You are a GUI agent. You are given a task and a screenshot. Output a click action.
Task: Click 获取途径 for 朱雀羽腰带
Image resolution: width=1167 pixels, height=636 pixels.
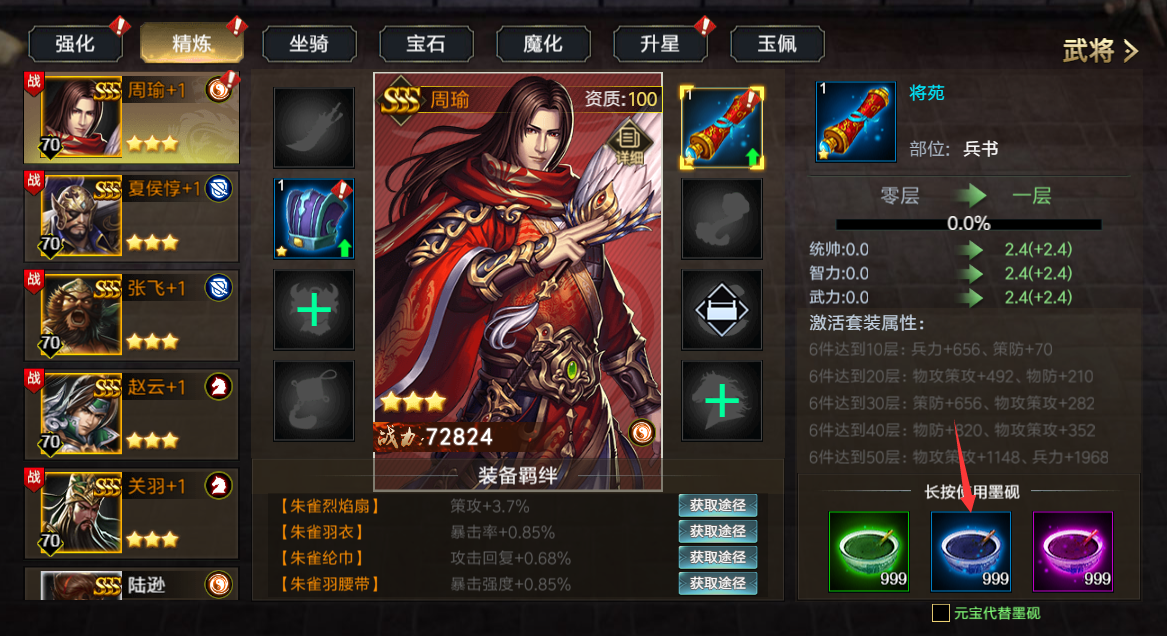pyautogui.click(x=717, y=584)
